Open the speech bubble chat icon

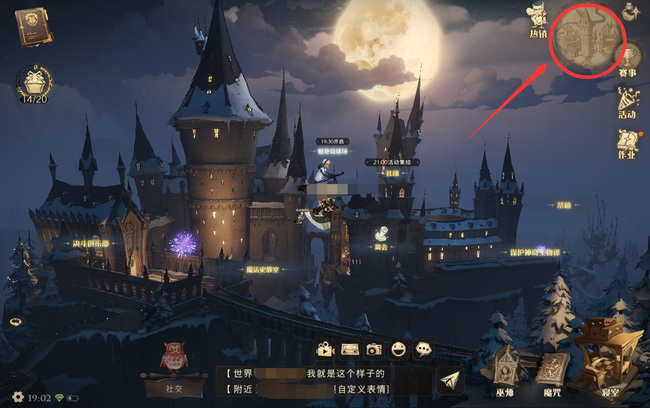[x=424, y=349]
